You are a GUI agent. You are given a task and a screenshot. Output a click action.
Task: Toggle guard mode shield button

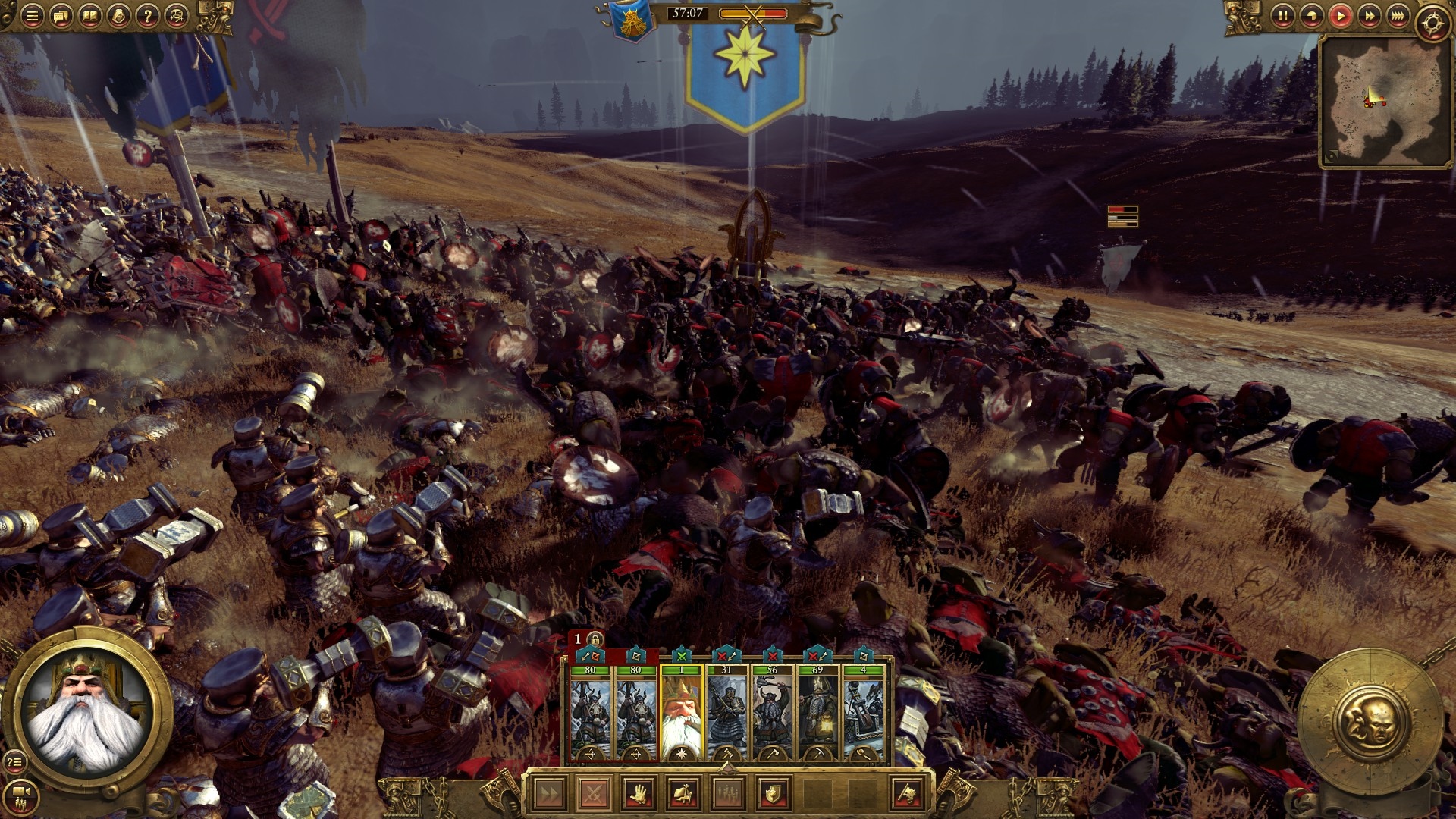click(773, 794)
